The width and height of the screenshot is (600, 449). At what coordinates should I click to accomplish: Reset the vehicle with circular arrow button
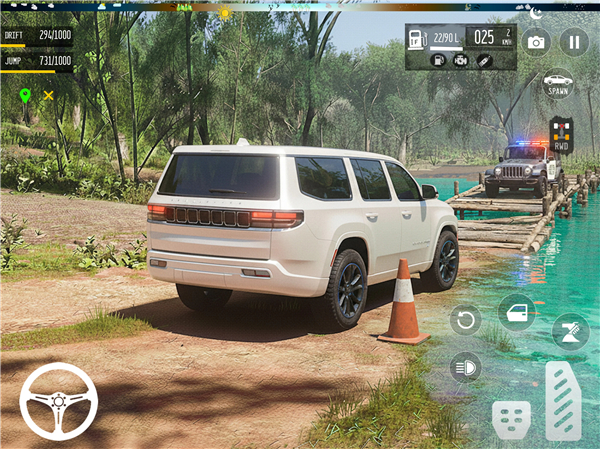465,320
